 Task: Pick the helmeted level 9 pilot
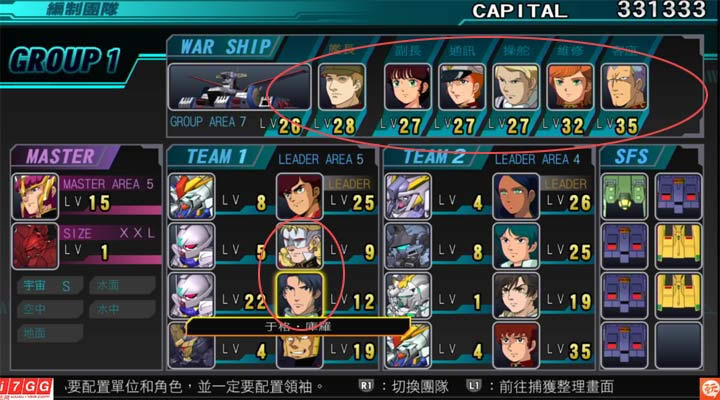click(299, 246)
